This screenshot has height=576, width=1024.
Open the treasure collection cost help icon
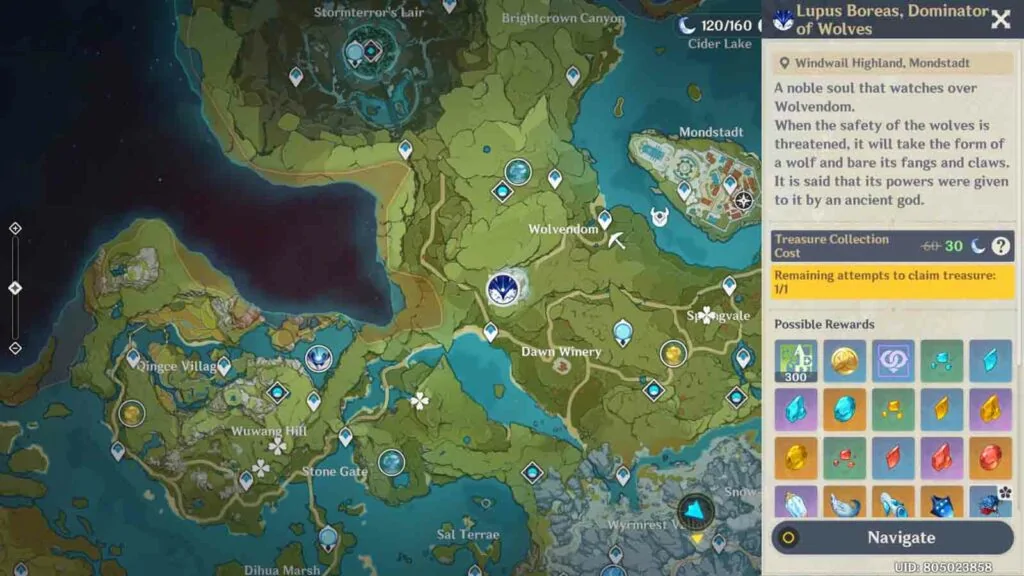[x=1000, y=246]
